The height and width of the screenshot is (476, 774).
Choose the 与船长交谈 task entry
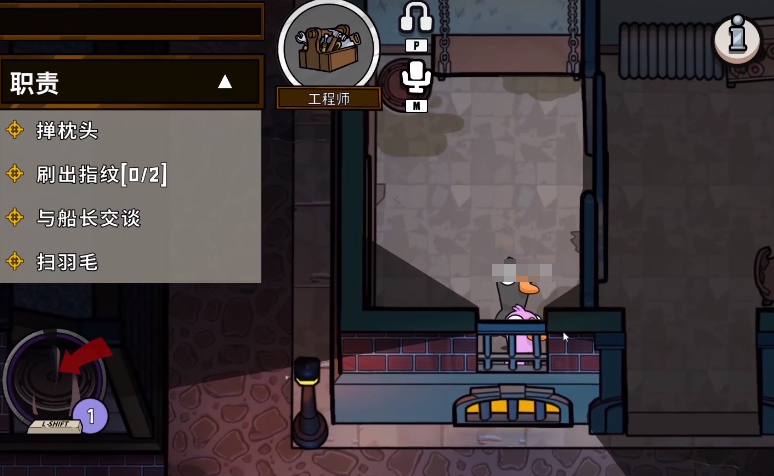pyautogui.click(x=88, y=218)
